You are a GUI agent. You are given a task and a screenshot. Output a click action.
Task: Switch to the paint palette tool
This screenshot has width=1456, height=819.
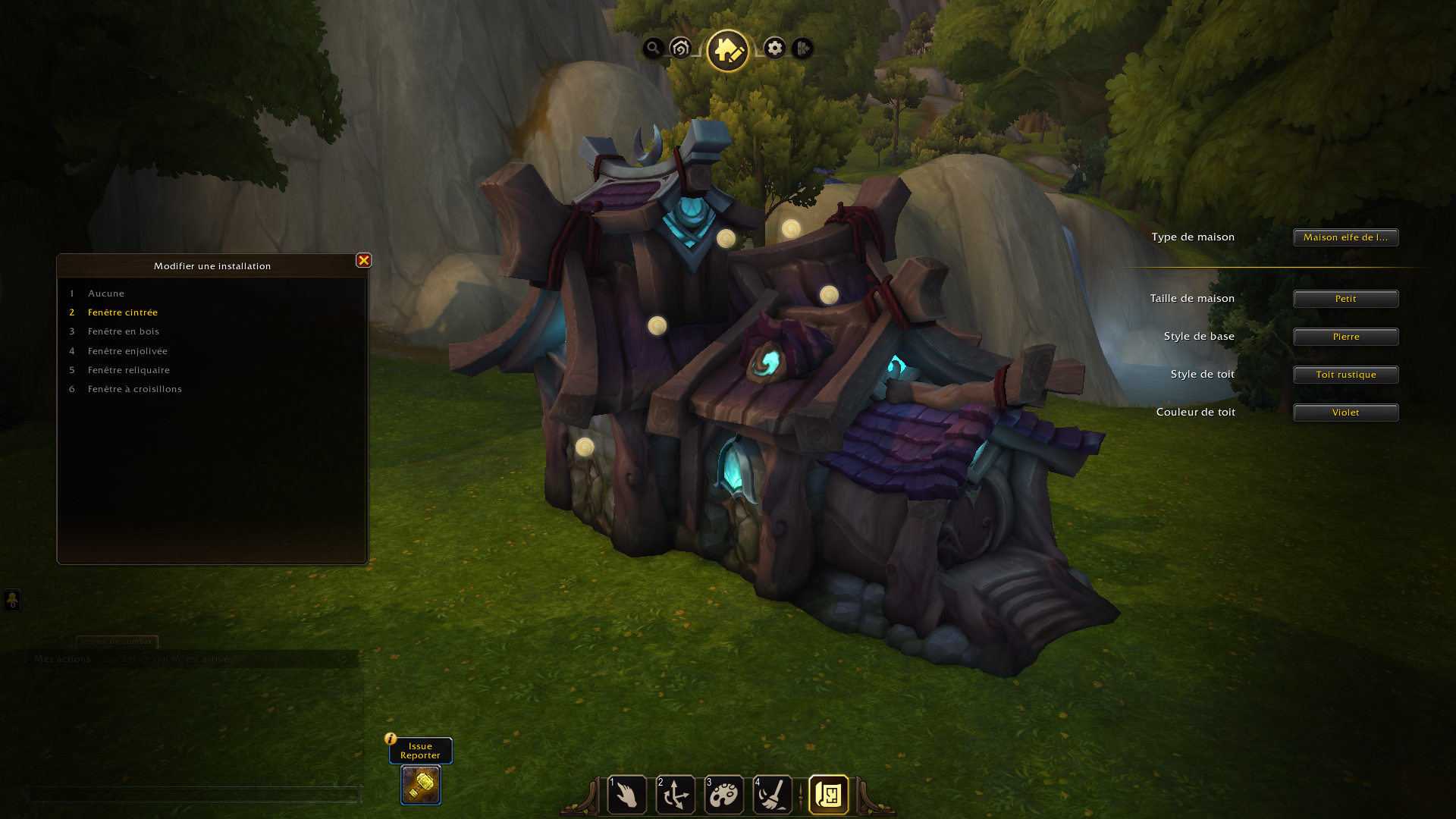(724, 795)
